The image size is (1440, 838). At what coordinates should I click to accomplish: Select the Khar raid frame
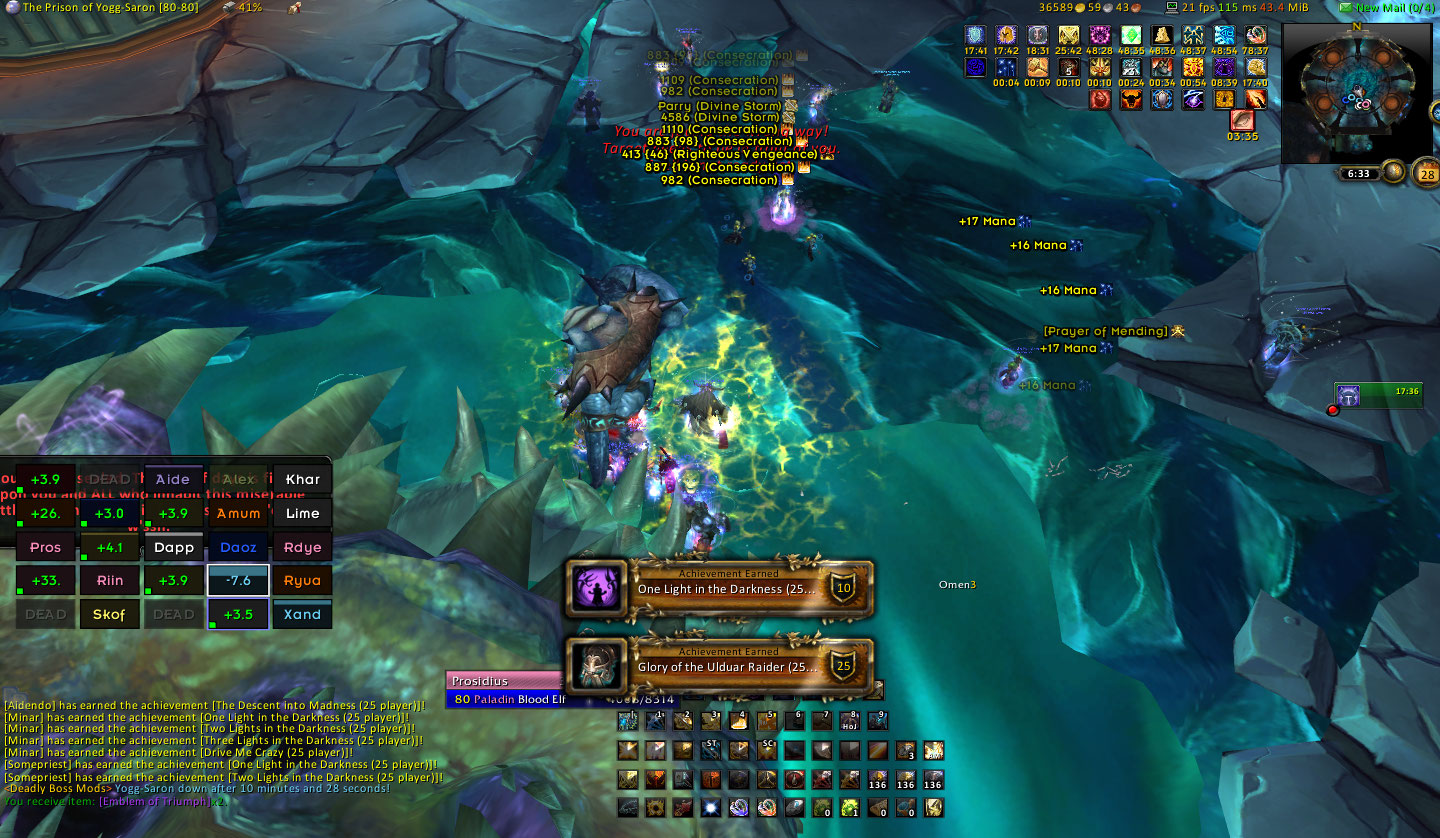302,479
